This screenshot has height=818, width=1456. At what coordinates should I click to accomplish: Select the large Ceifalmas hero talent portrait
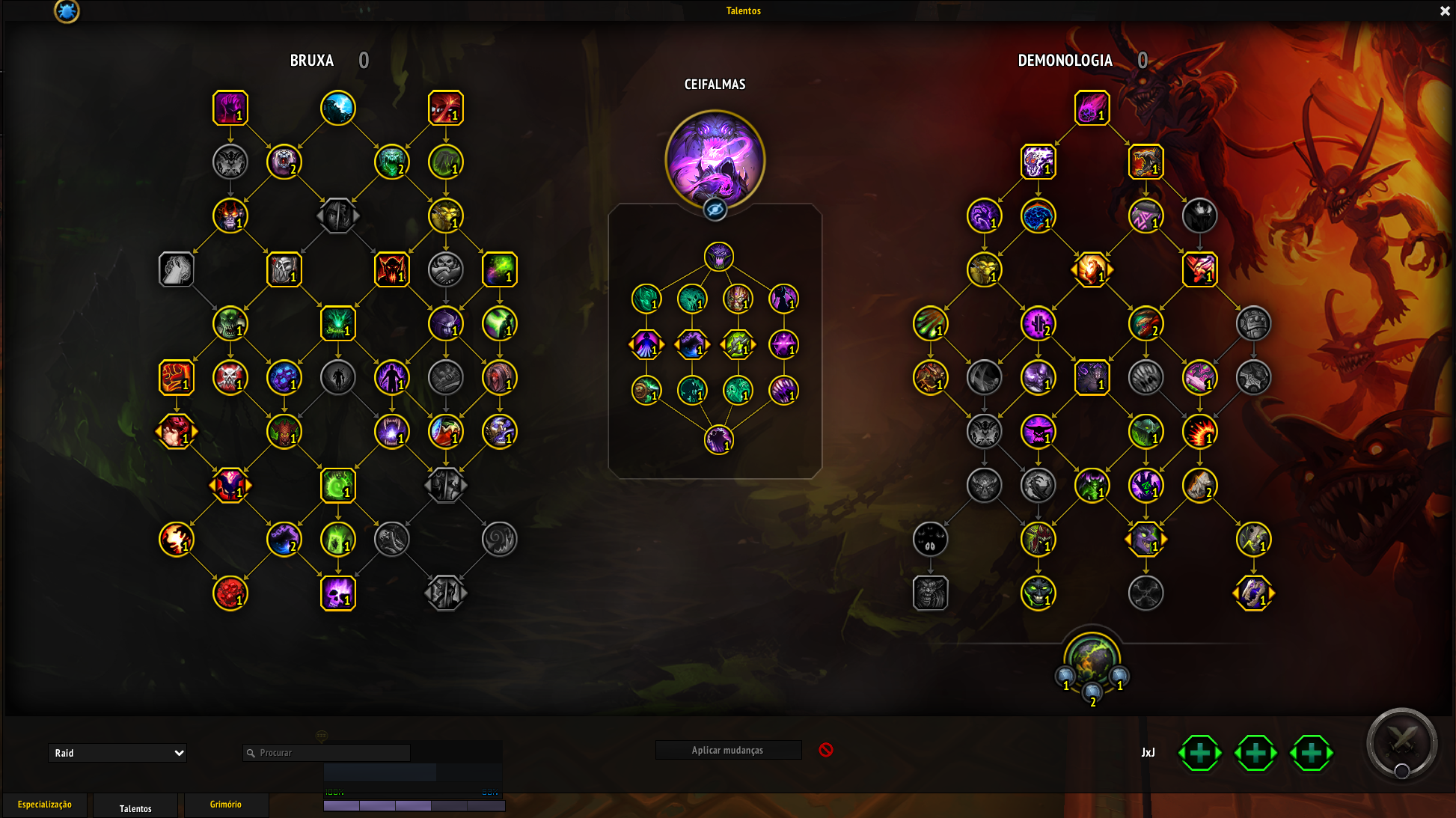[x=715, y=159]
